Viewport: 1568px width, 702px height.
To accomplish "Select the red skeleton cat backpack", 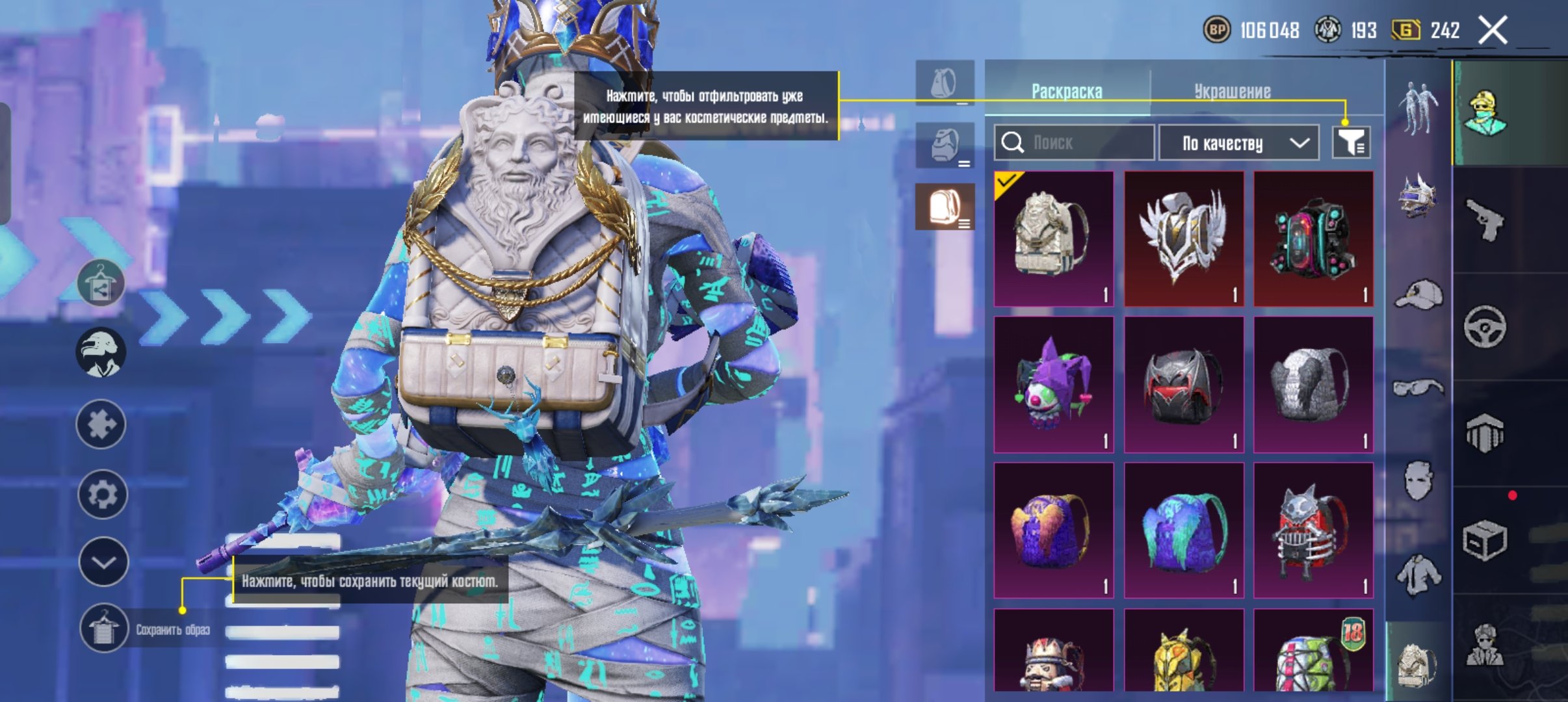I will pos(1313,530).
